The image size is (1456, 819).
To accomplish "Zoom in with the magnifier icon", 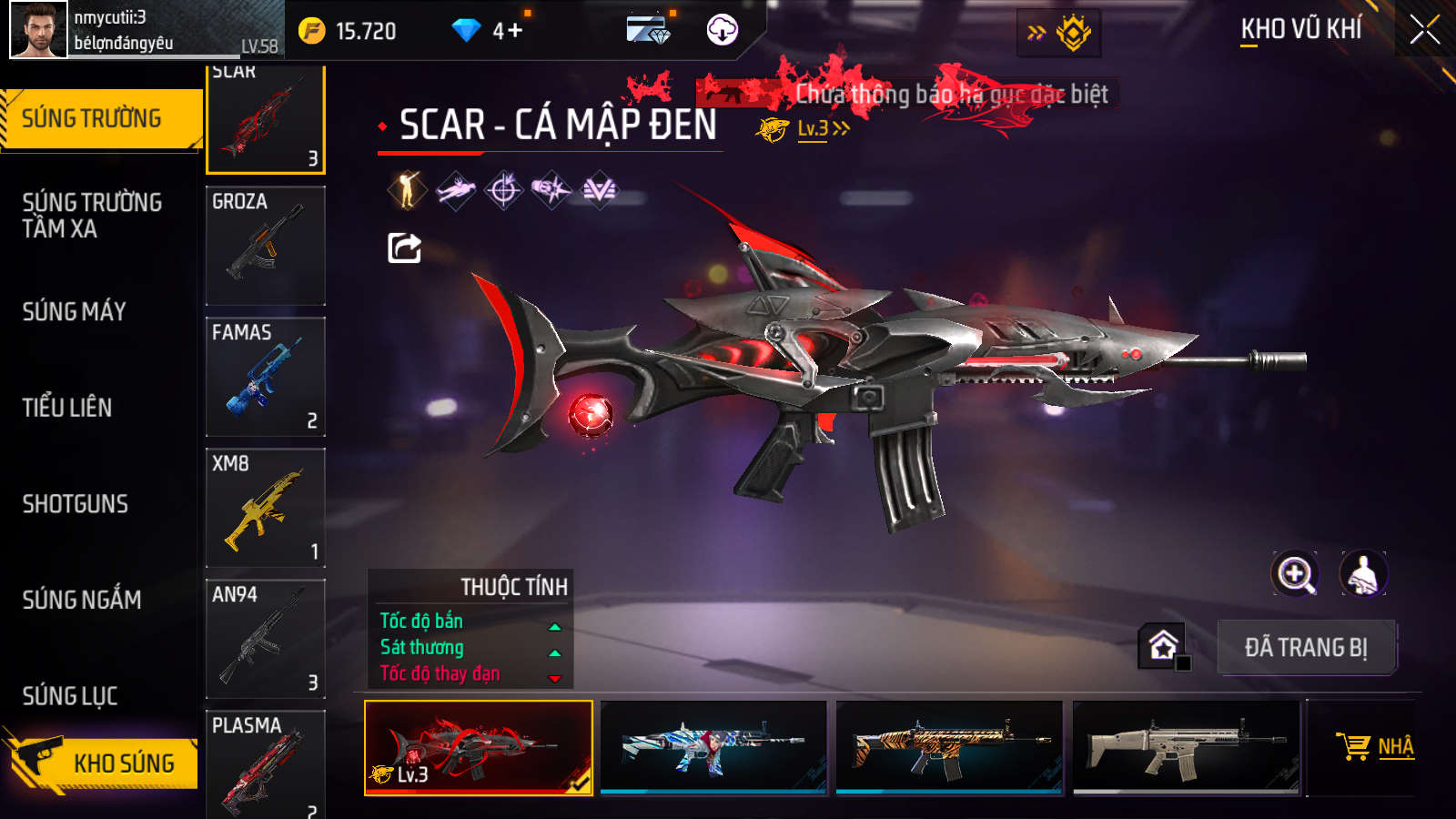I will click(x=1295, y=574).
